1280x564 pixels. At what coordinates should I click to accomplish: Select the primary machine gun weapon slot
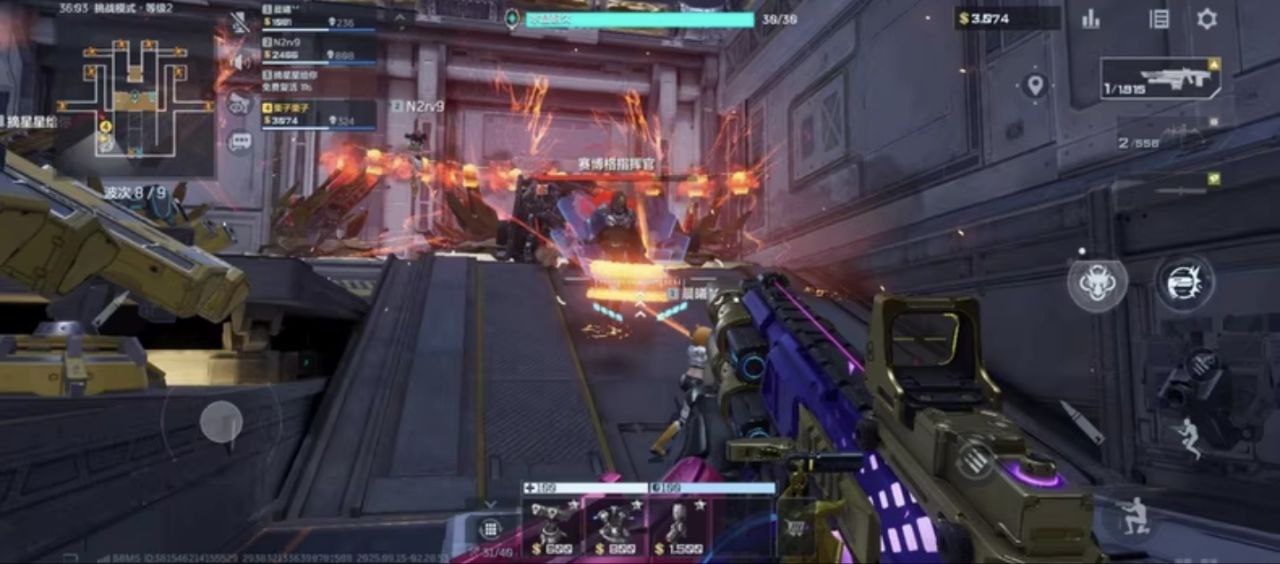click(x=1162, y=78)
